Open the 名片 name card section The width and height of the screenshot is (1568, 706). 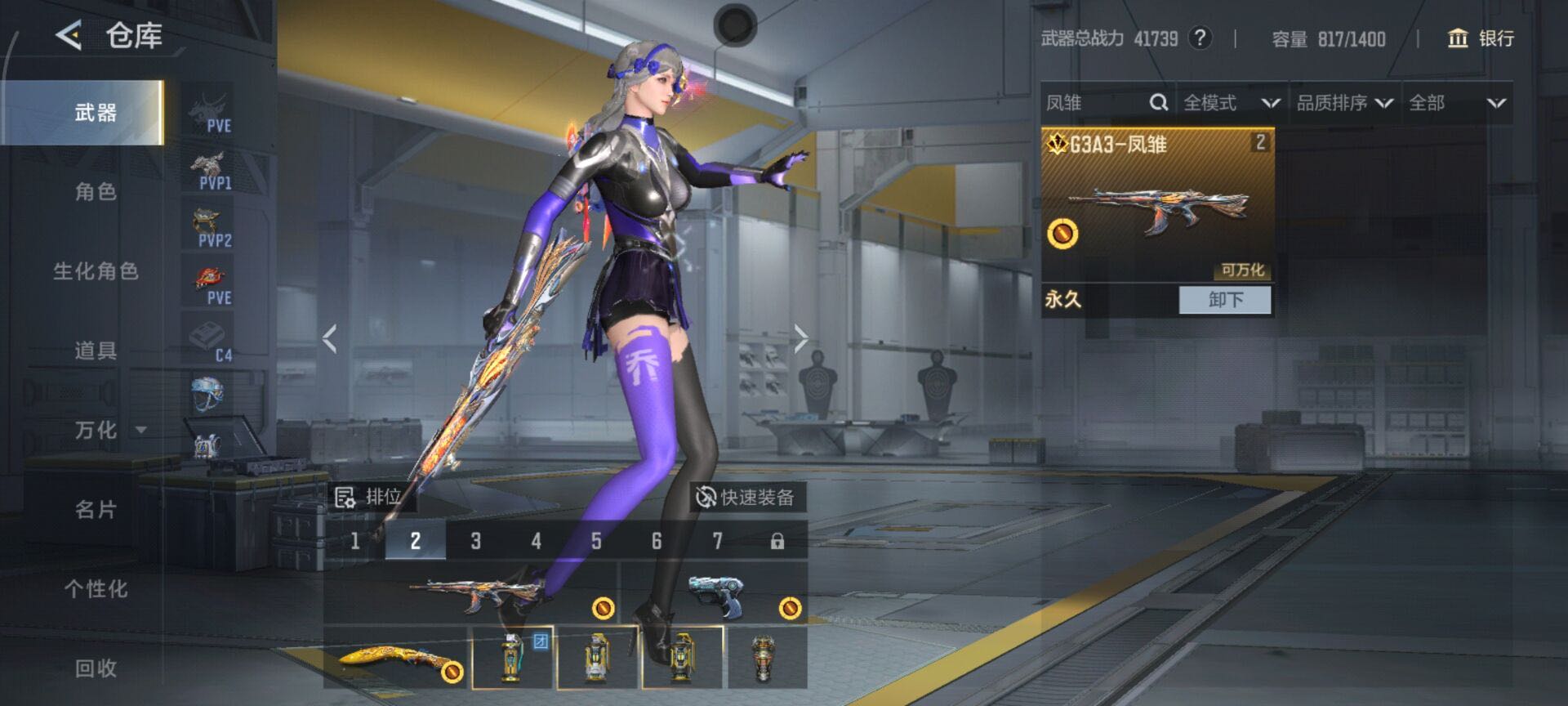(x=96, y=510)
